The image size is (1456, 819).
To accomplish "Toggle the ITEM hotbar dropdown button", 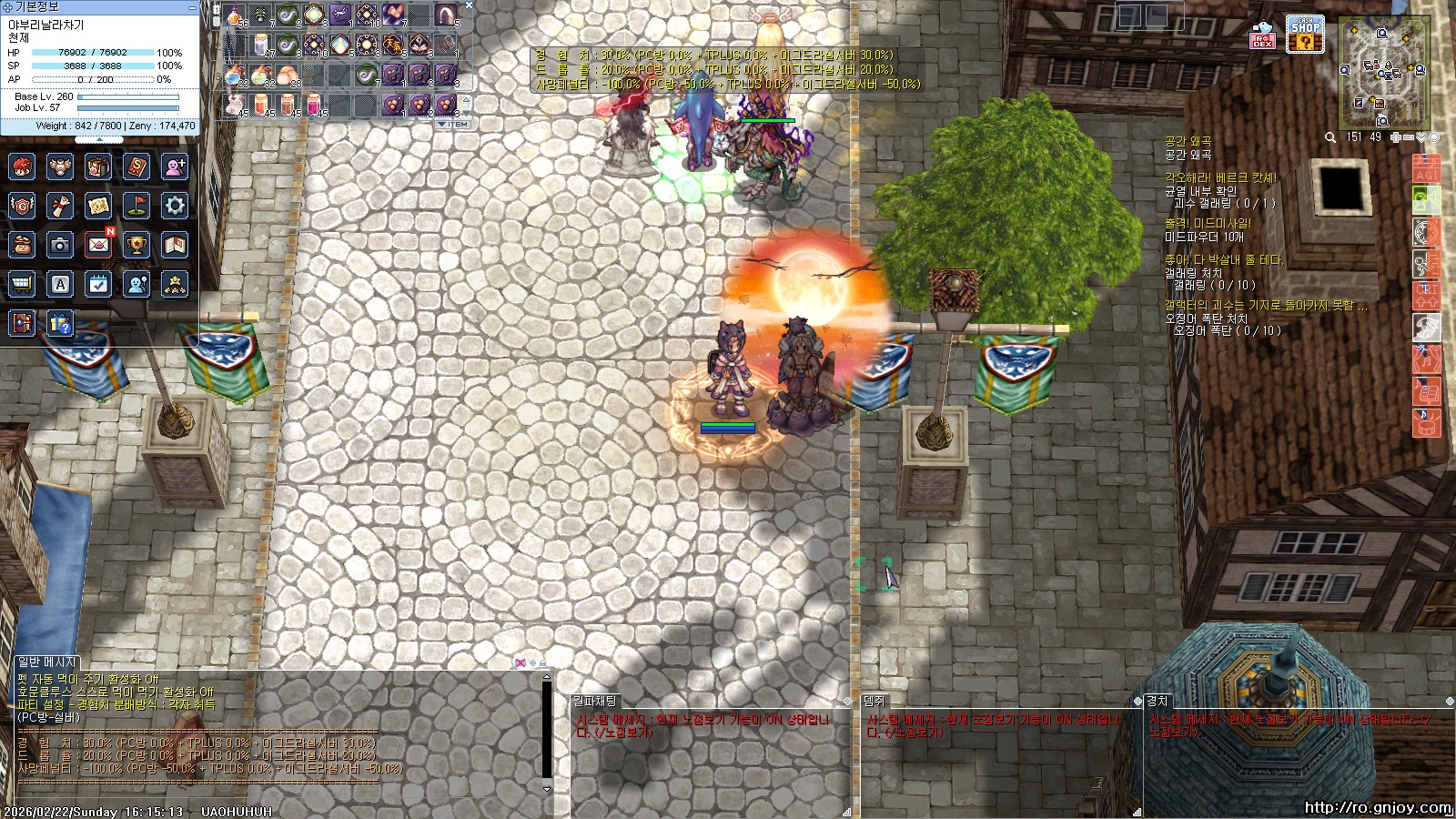I will click(454, 124).
